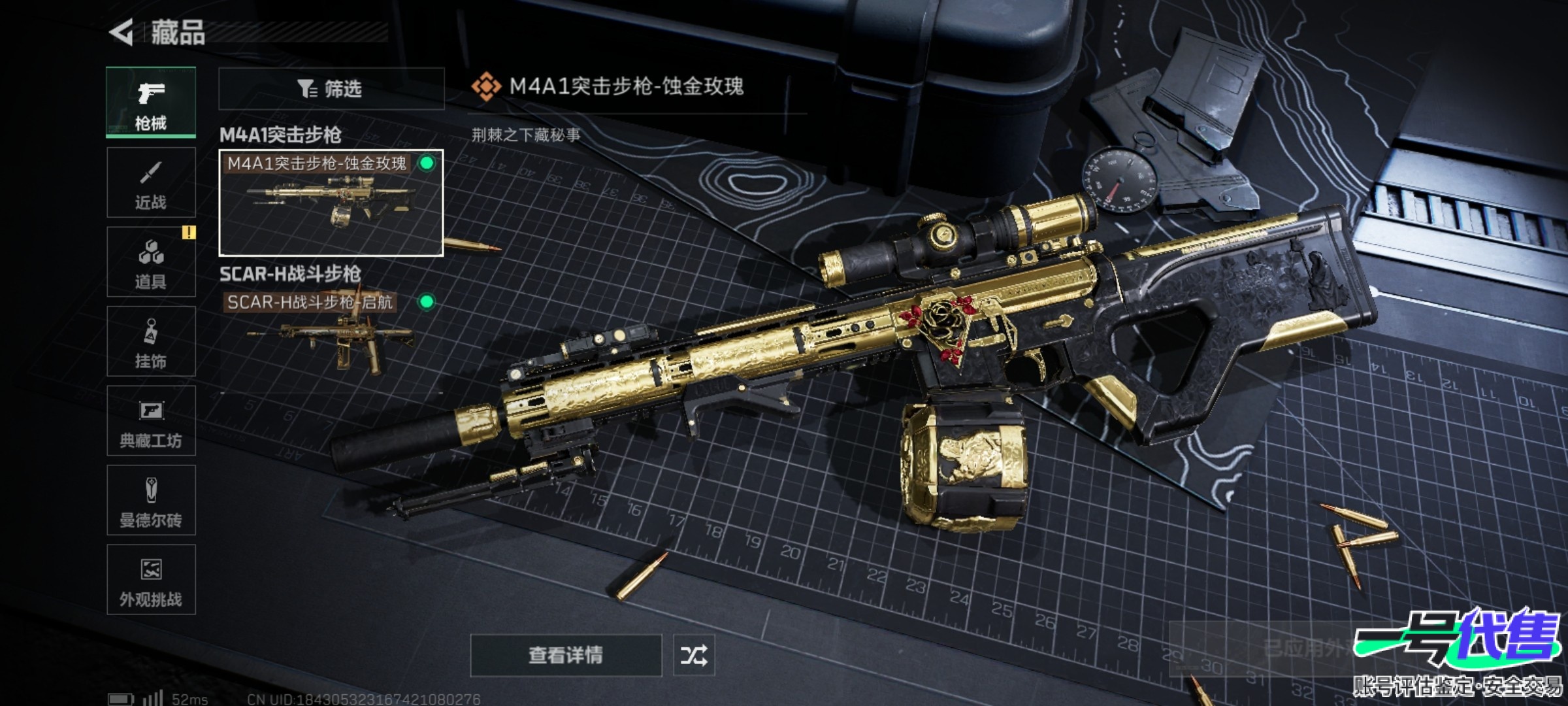Screen dimensions: 1568x706
Task: Switch to the 曼德尔砖 category
Action: [x=151, y=501]
